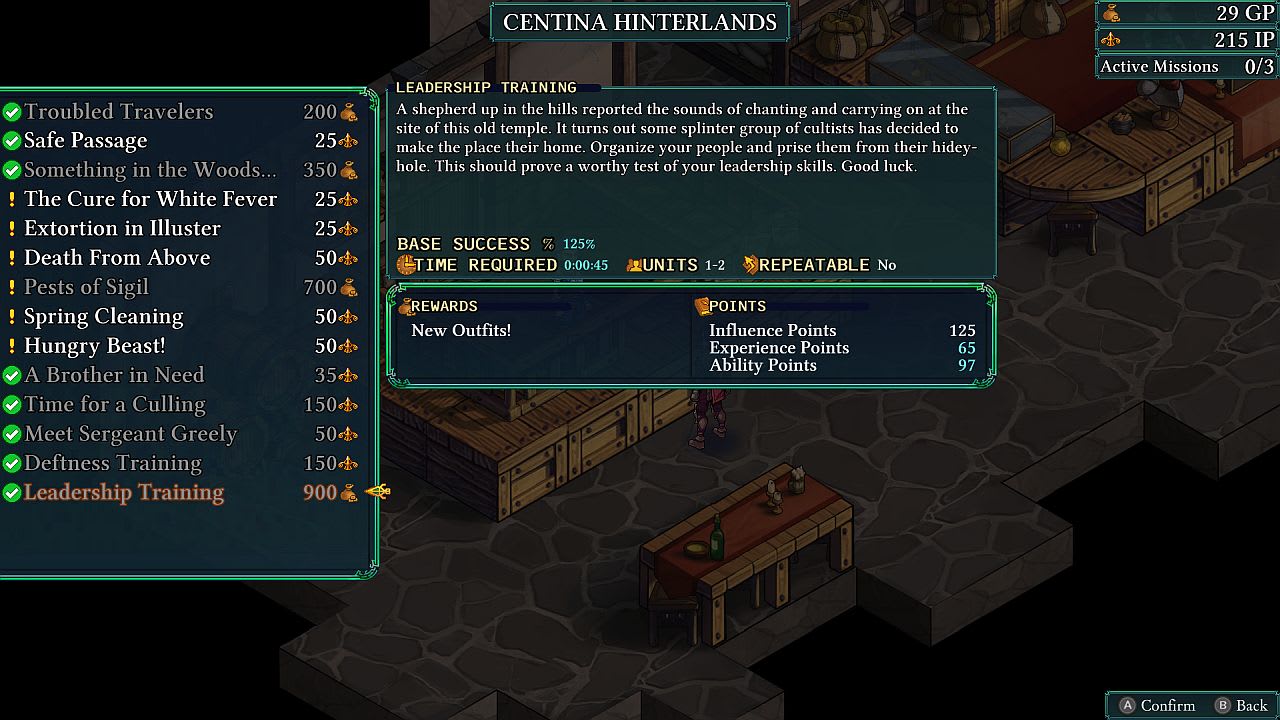Click the CENTINA HINTERLANDS title banner
The height and width of the screenshot is (720, 1280).
pos(639,22)
